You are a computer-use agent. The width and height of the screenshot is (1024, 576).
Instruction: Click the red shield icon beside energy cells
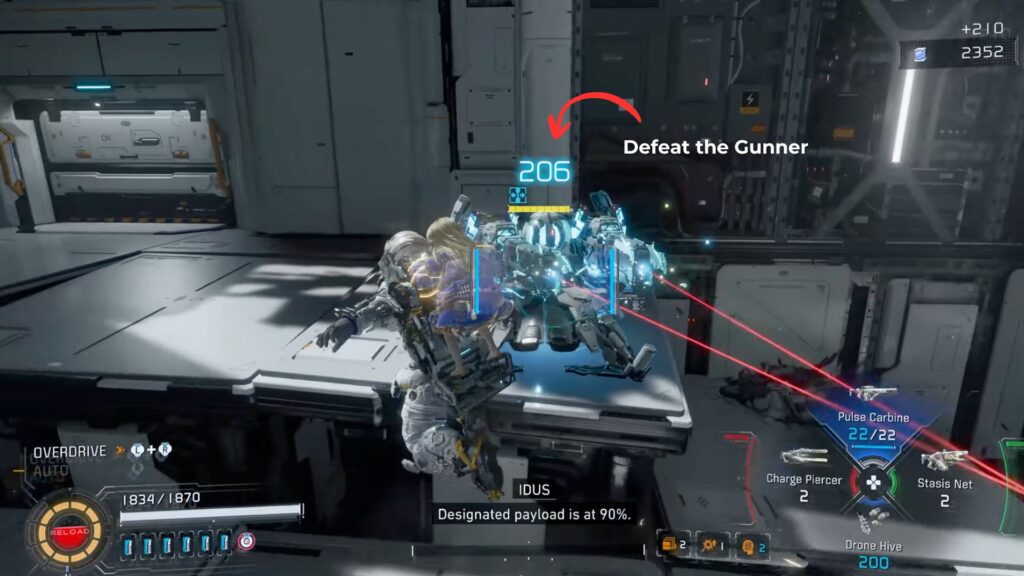coord(246,541)
